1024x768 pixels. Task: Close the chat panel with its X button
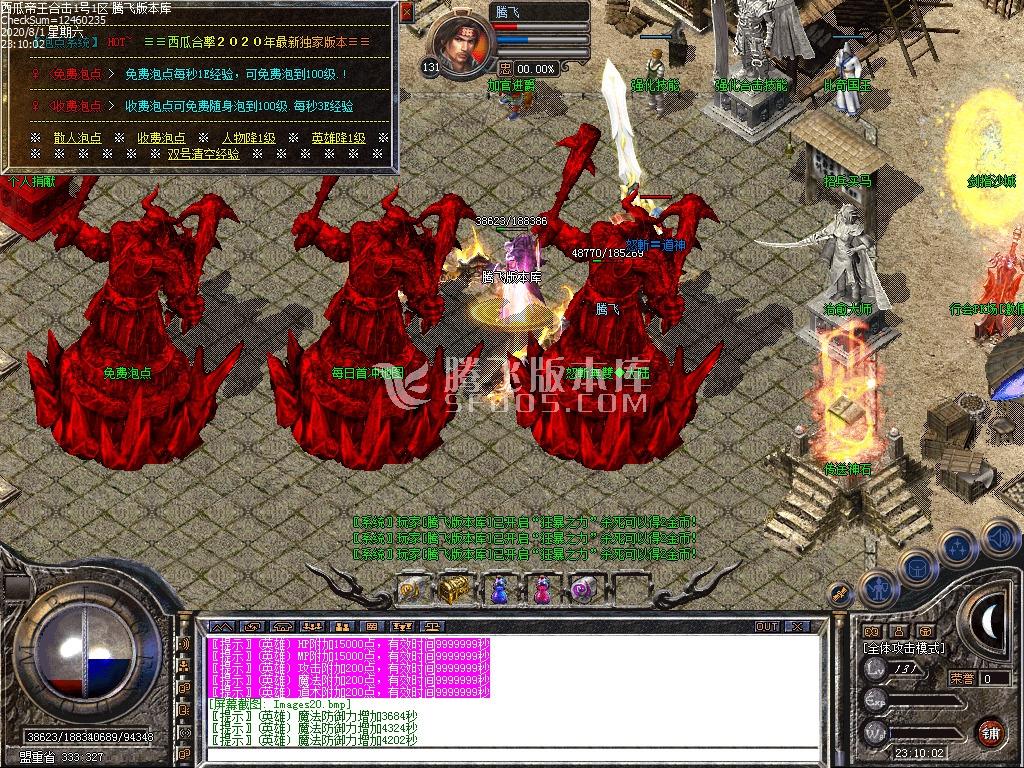click(x=796, y=626)
